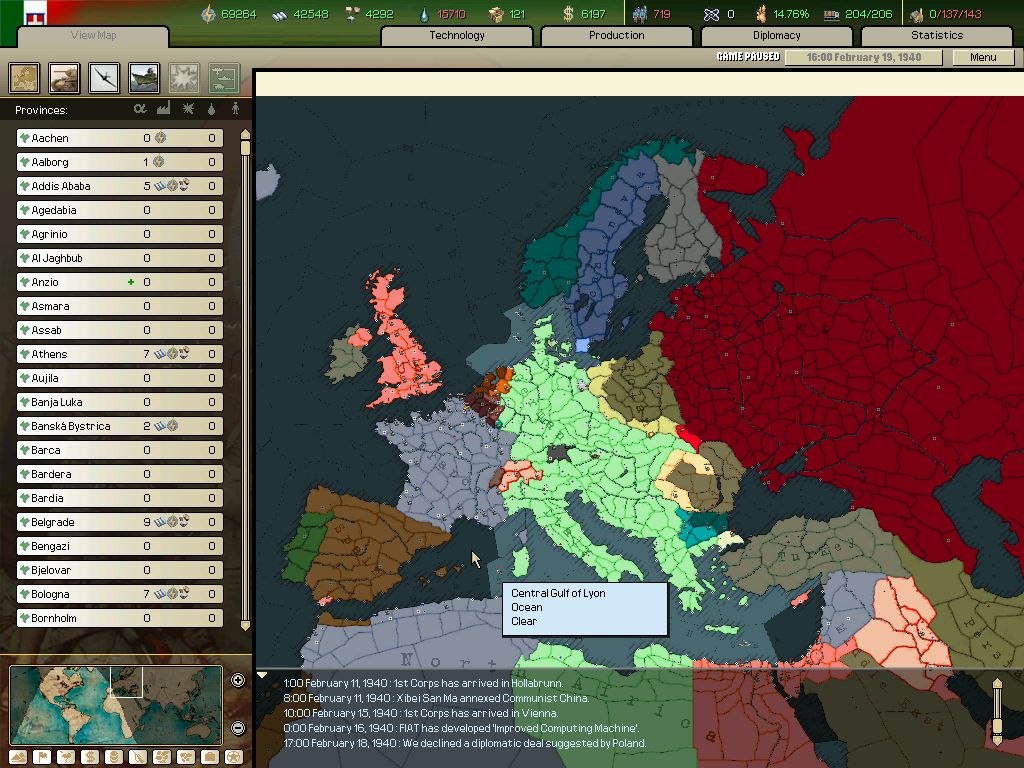Open the Diplomacy screen

[777, 35]
